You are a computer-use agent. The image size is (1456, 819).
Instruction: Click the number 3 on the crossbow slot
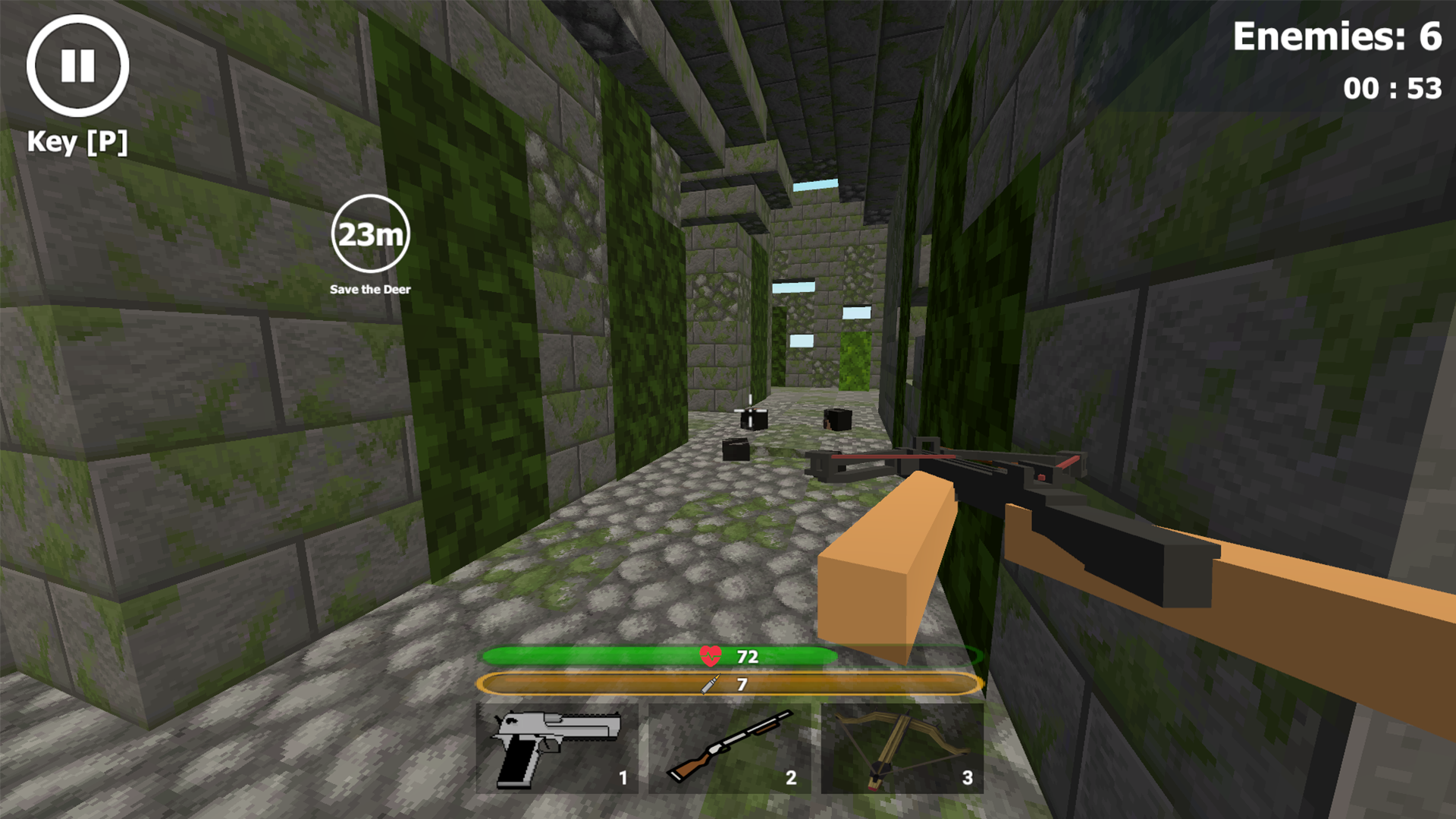[x=968, y=777]
